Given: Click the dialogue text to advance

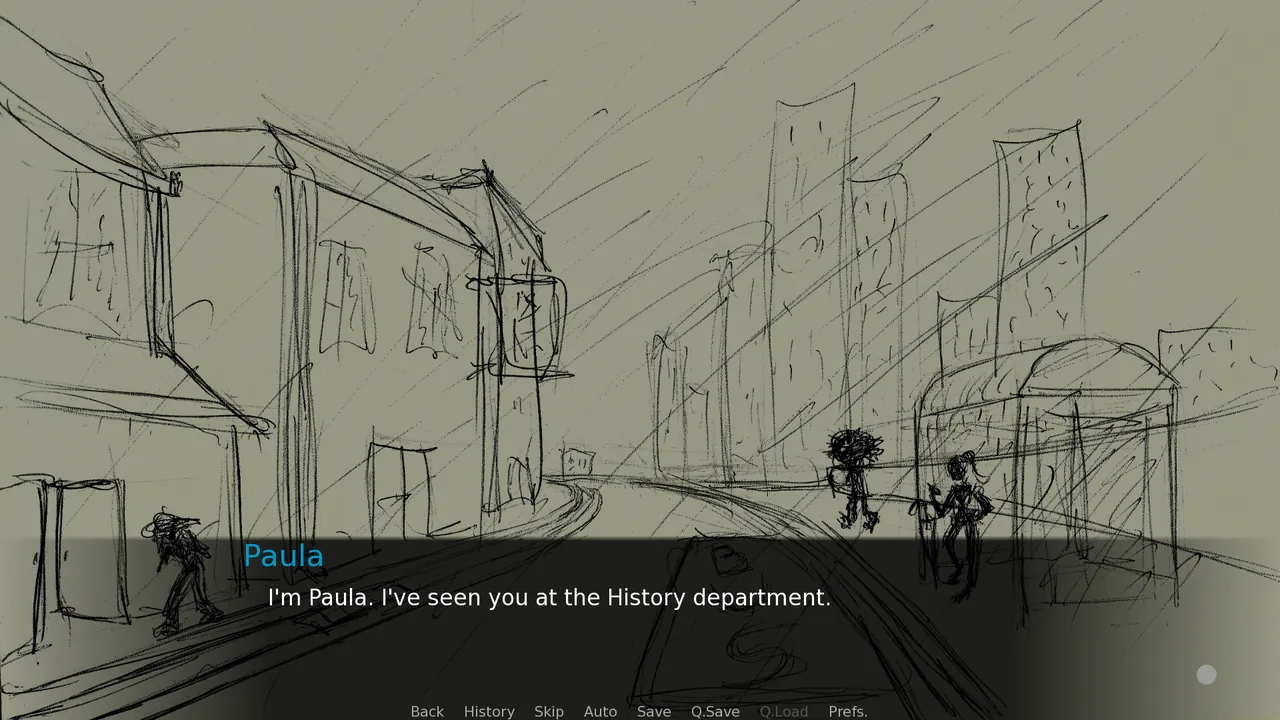Looking at the screenshot, I should tap(548, 598).
